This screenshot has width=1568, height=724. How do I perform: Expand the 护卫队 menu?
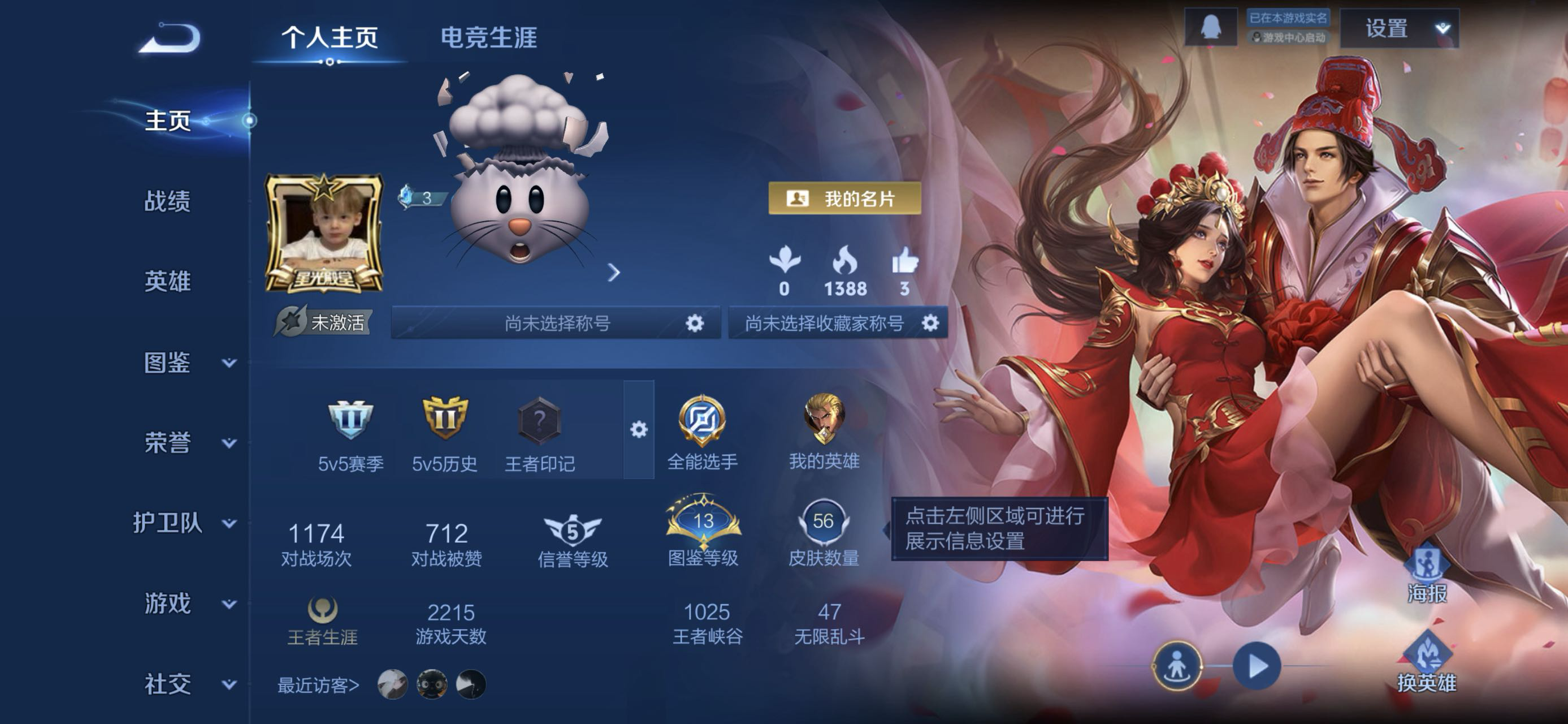(184, 523)
